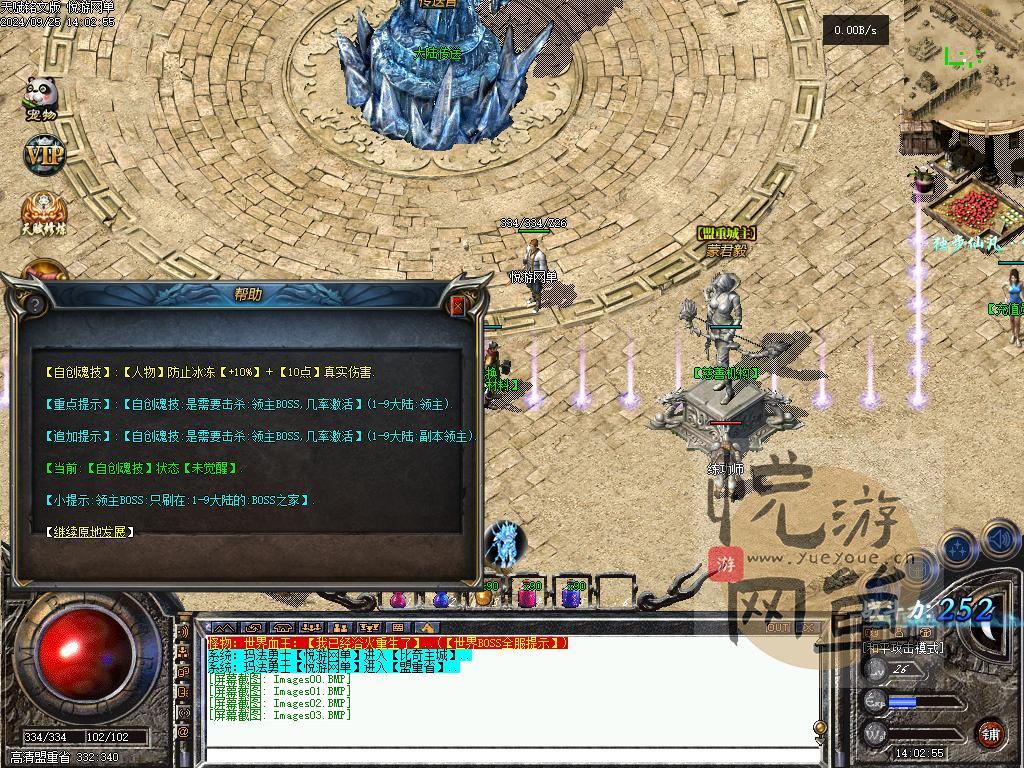Image resolution: width=1024 pixels, height=768 pixels.
Task: Toggle the speaker sound button
Action: click(x=1002, y=541)
